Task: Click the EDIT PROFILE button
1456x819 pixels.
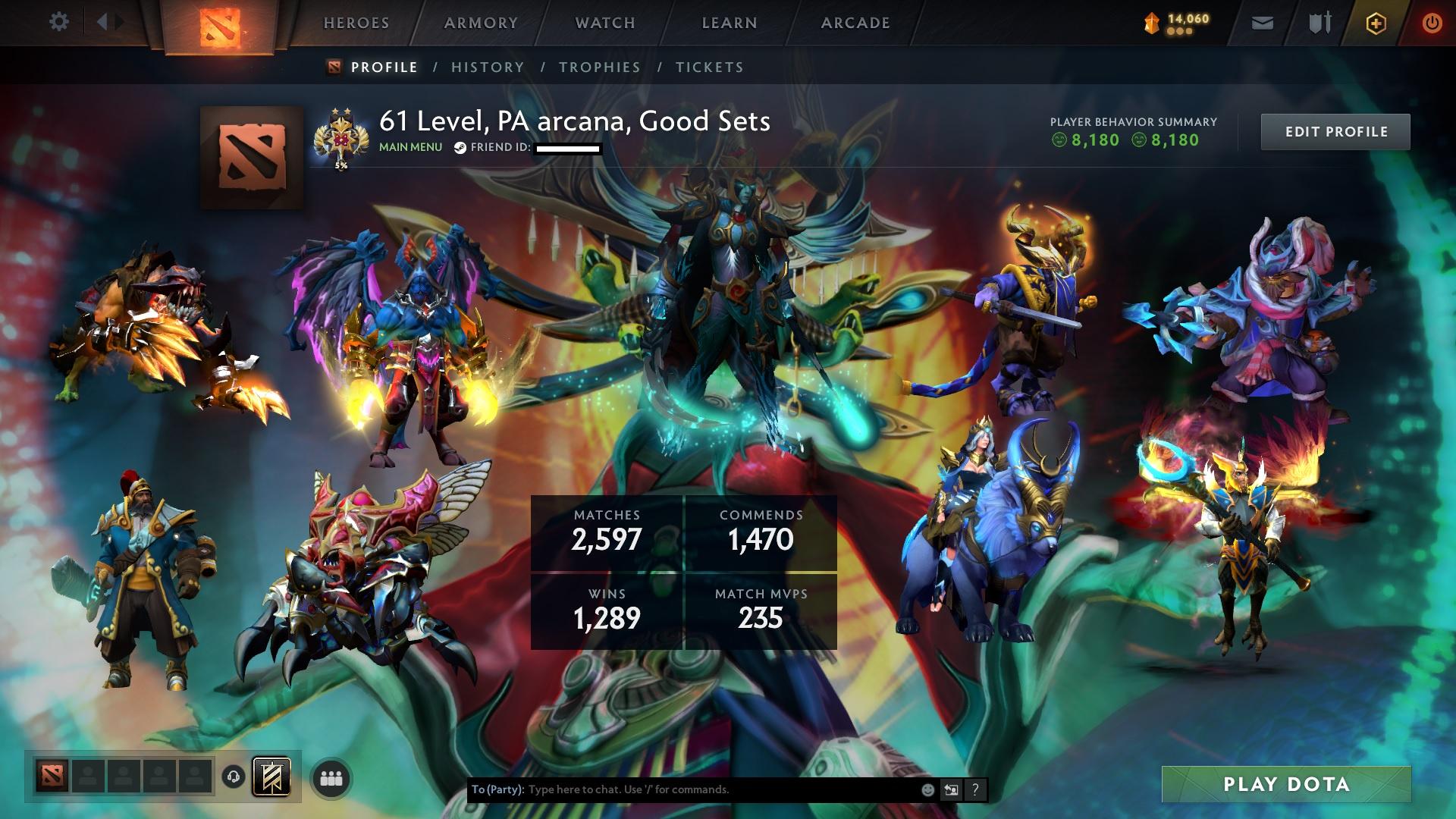Action: tap(1335, 130)
